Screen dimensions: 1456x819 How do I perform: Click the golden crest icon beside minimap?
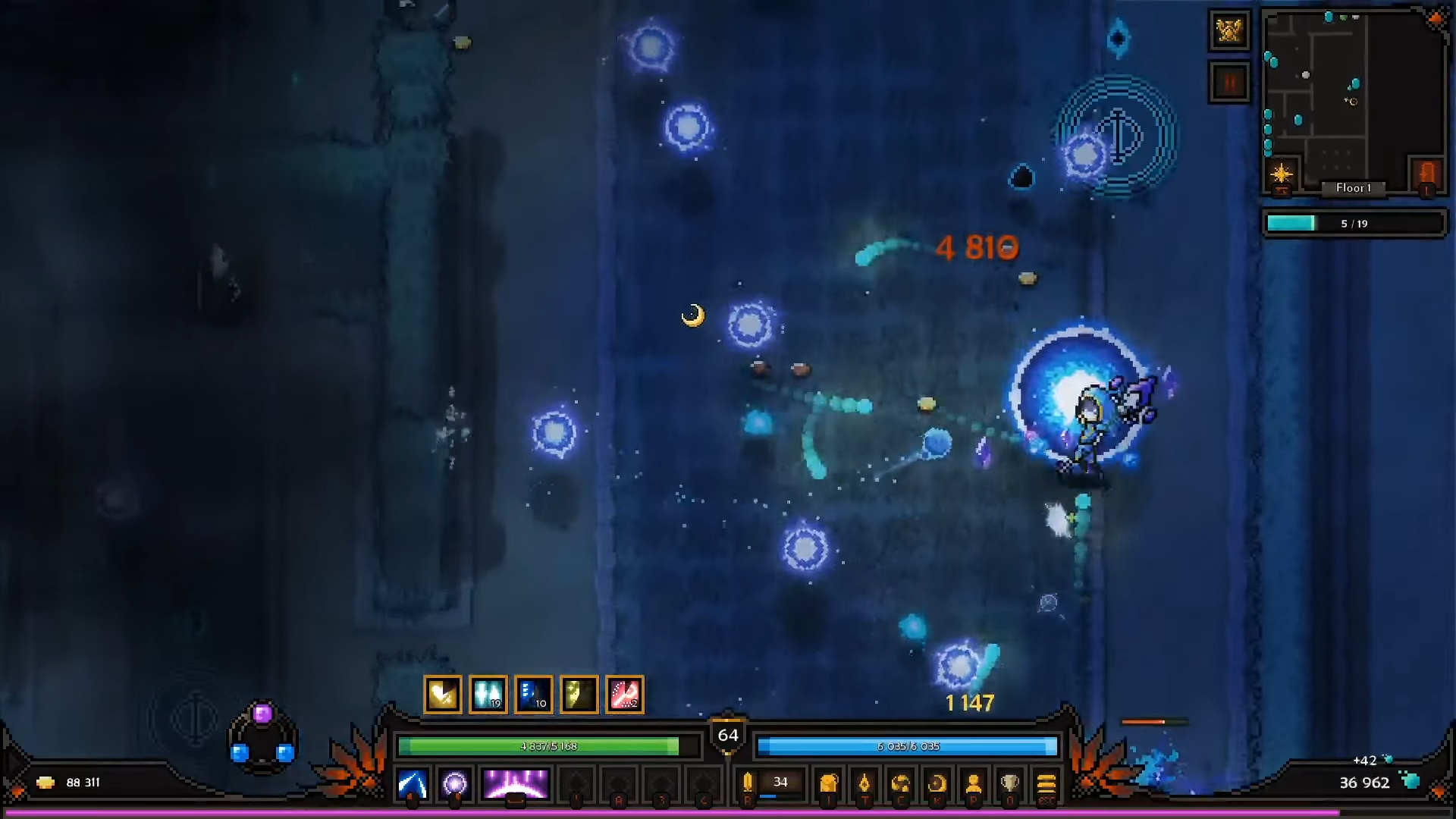tap(1229, 31)
